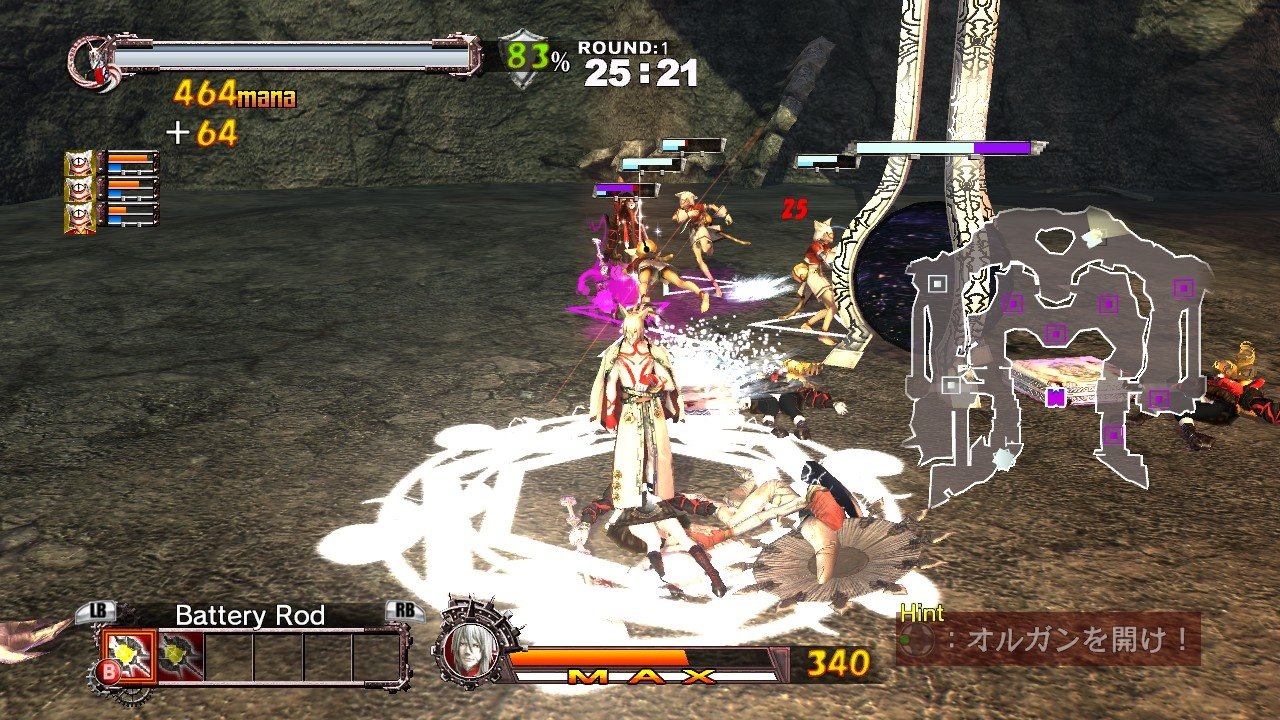Click the 464mana counter text
Viewport: 1280px width, 720px height.
click(x=234, y=96)
